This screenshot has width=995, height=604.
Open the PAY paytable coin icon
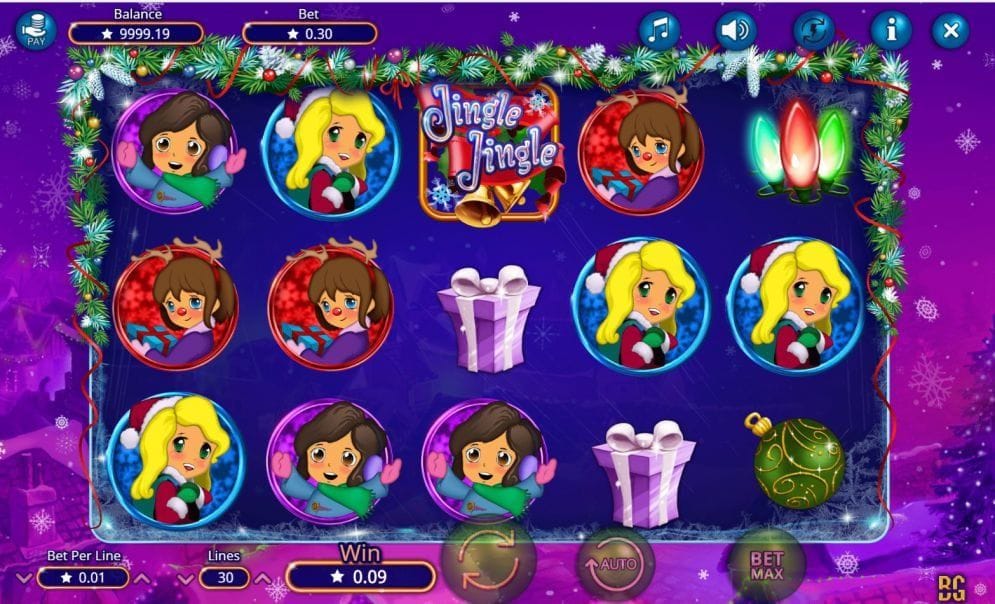click(x=37, y=32)
